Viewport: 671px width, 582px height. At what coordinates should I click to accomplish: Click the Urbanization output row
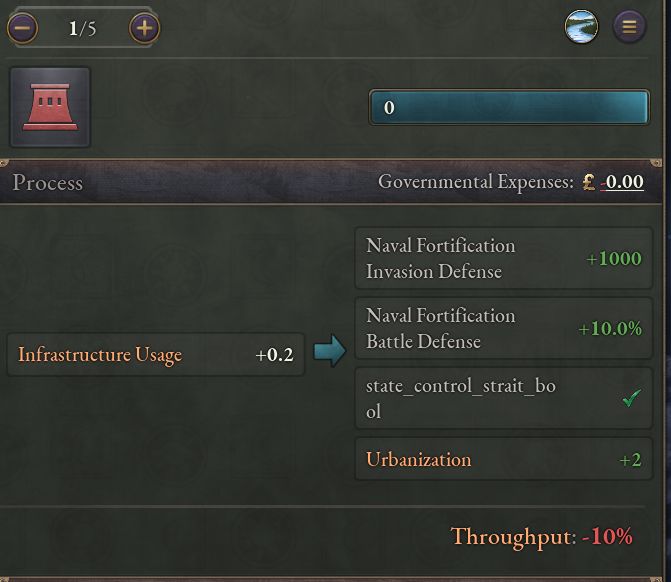(503, 460)
